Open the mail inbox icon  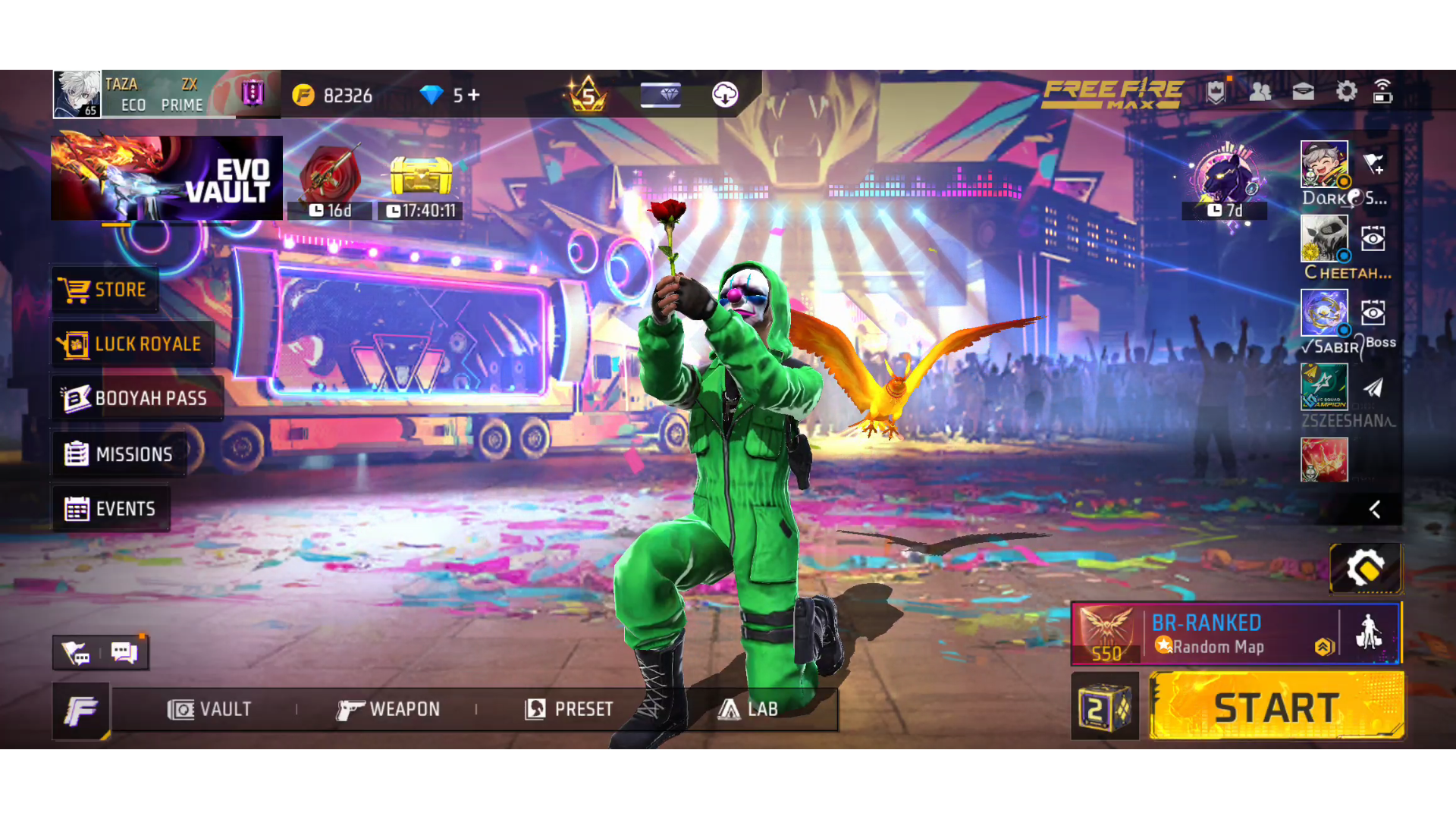[x=1303, y=93]
